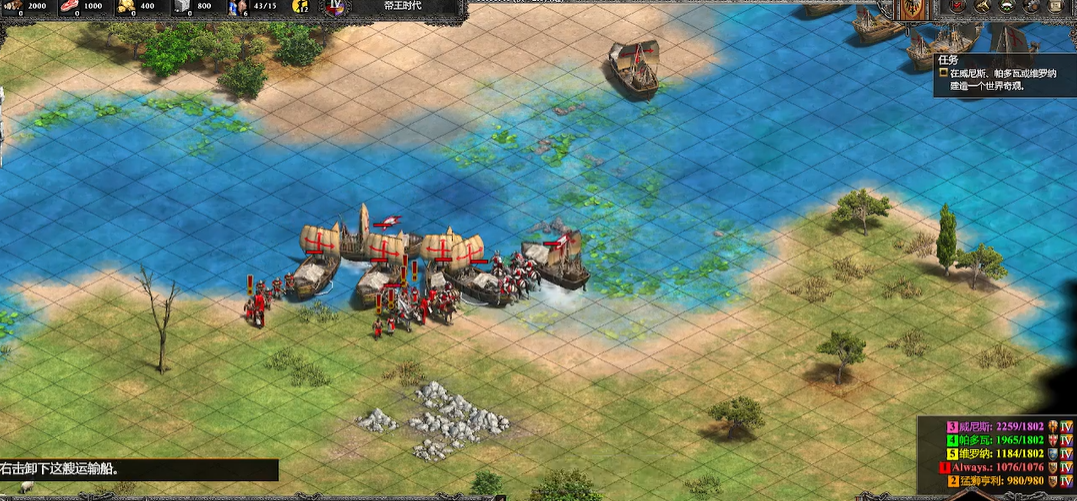Select the idle villager icon in the top bar

(300, 7)
